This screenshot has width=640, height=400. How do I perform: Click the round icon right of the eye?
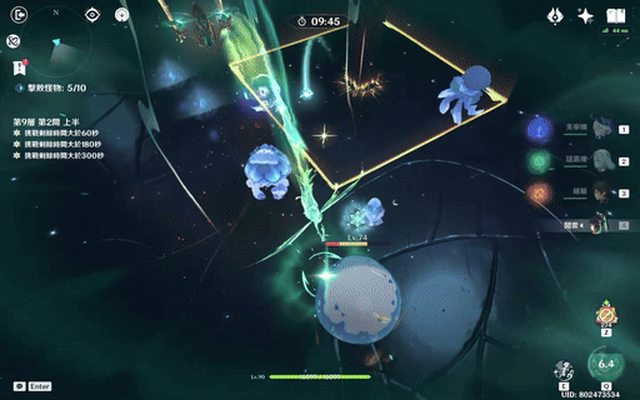click(x=121, y=15)
